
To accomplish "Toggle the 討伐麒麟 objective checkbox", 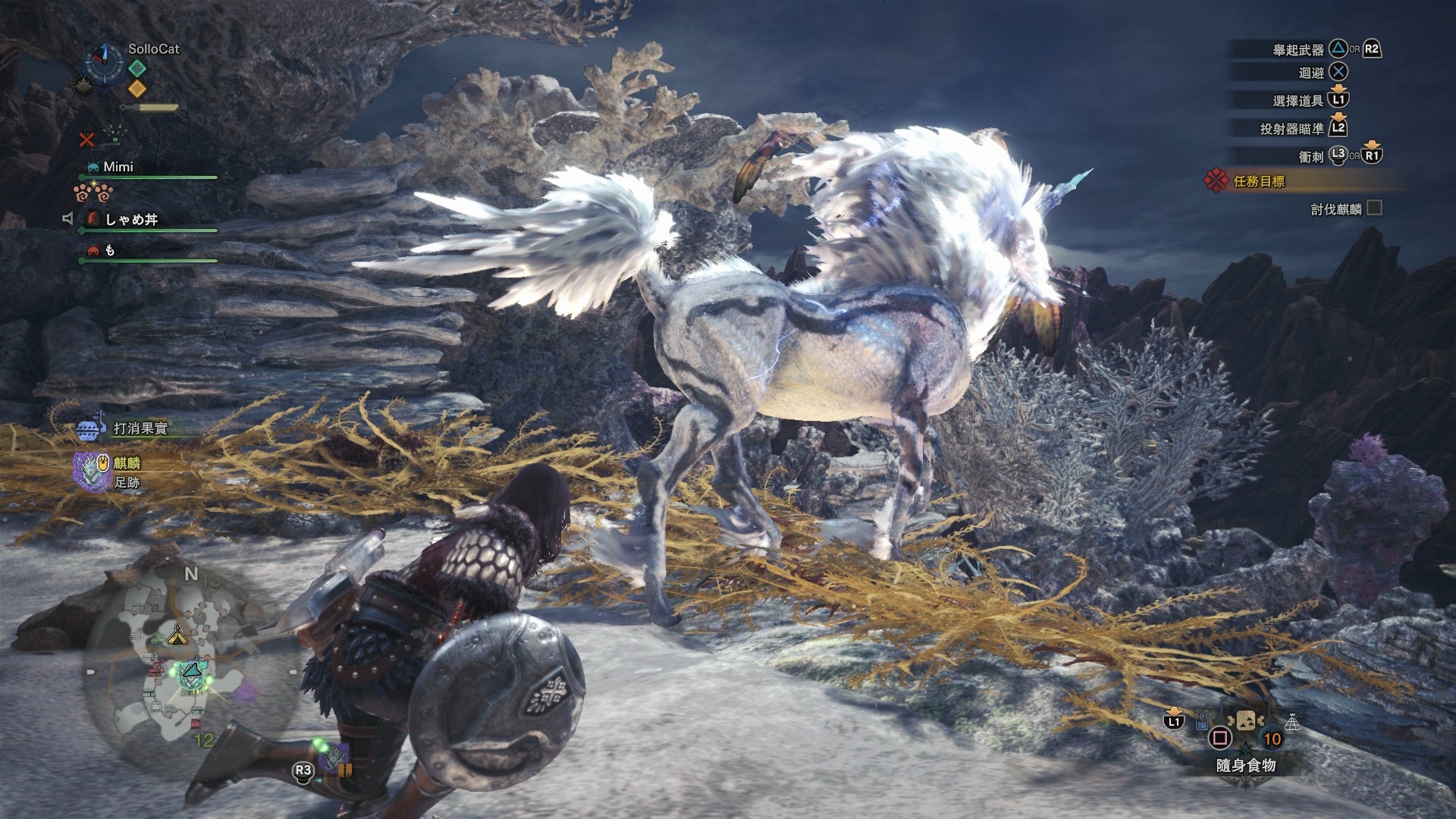I will (x=1373, y=208).
